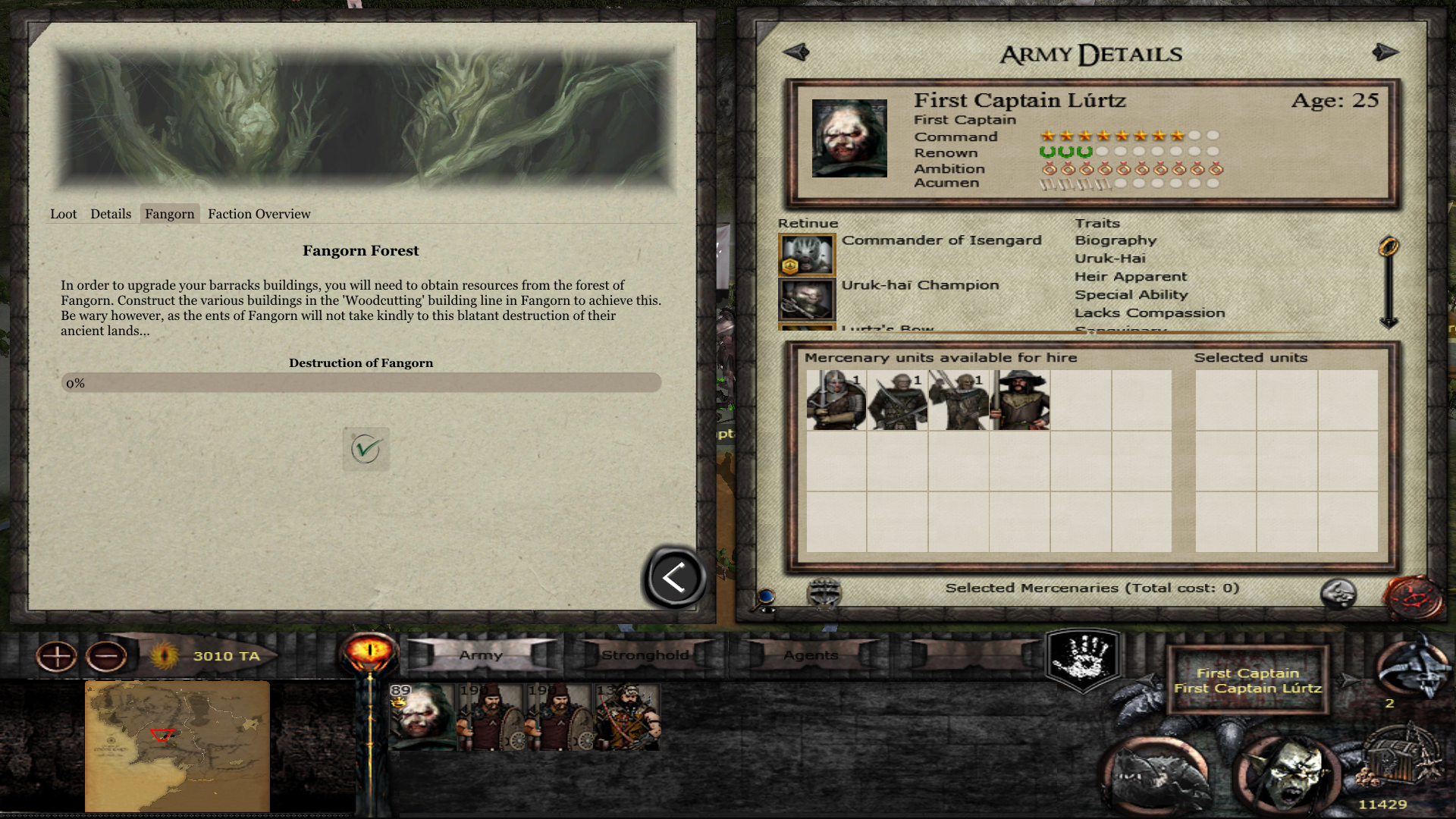Switch to the Loot tab

(64, 214)
